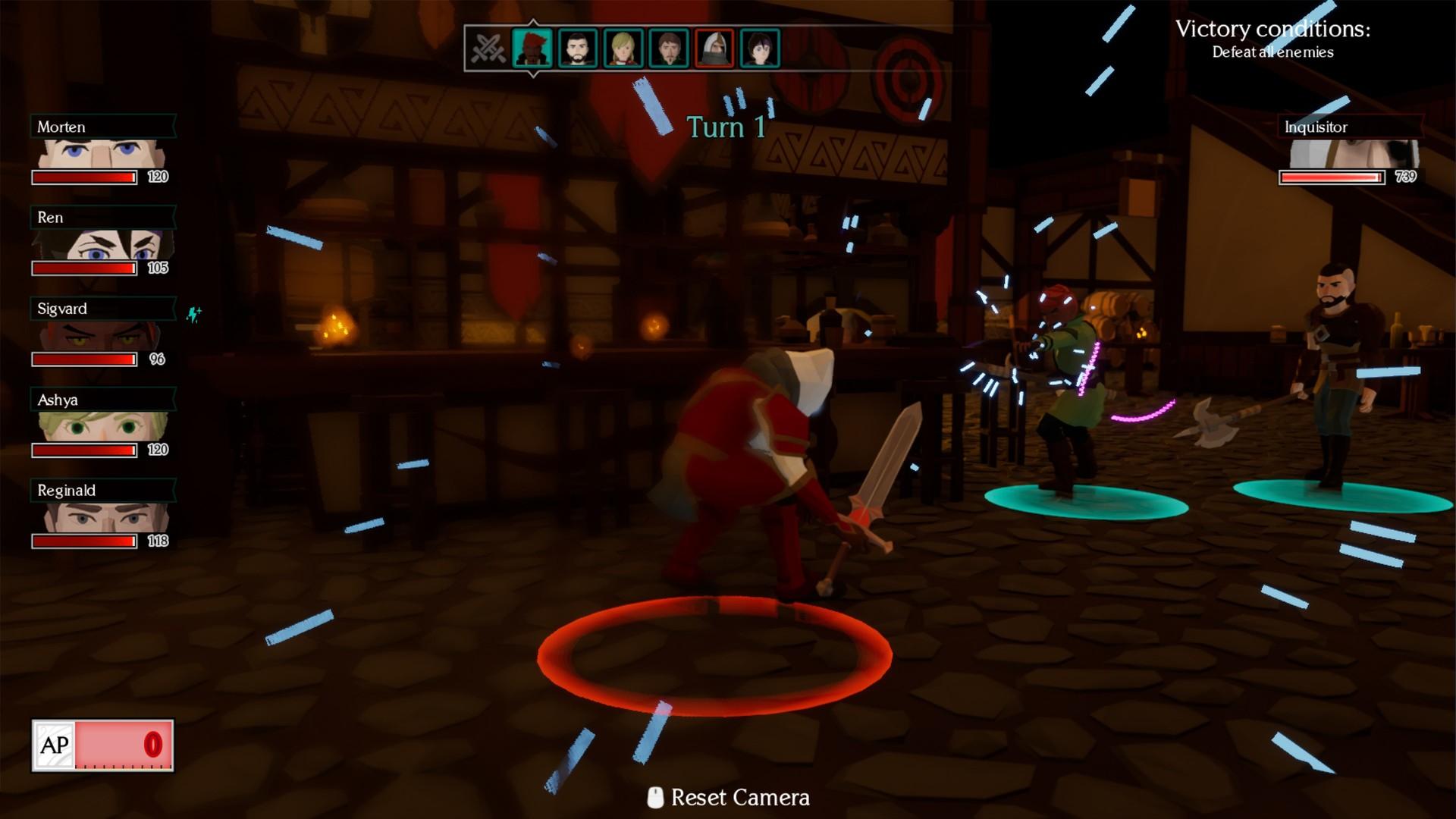Click the crossed swords turn order icon
This screenshot has width=1456, height=819.
click(488, 49)
